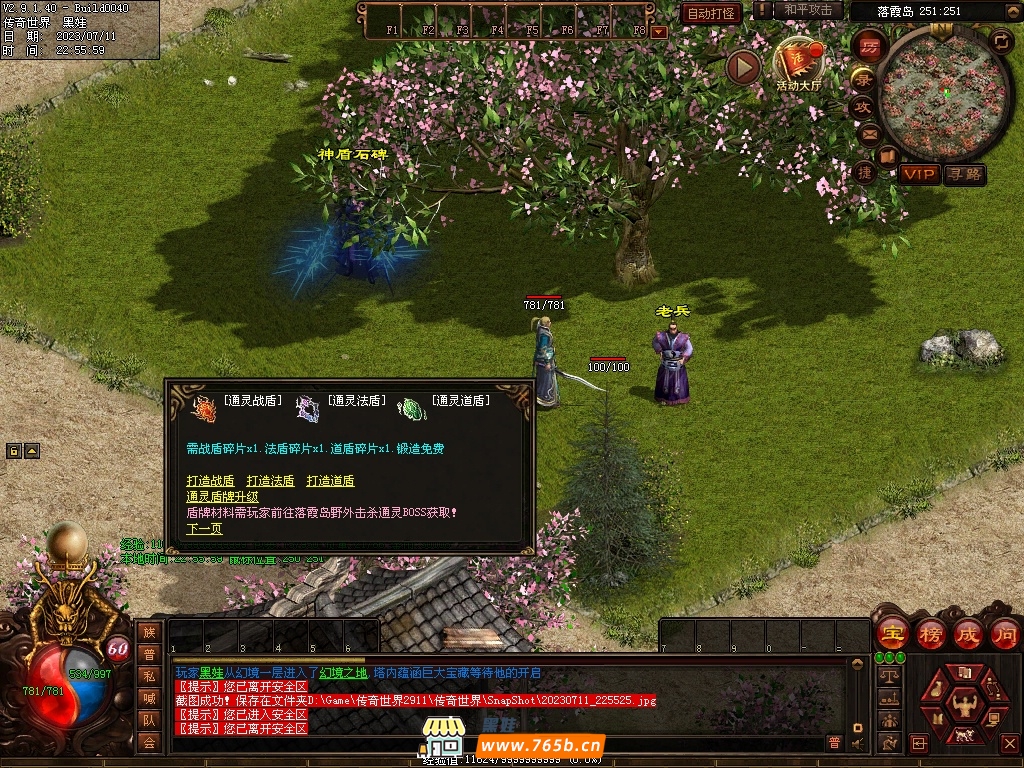1024x768 pixels.
Task: Open the 成 achievements button
Action: [x=967, y=634]
